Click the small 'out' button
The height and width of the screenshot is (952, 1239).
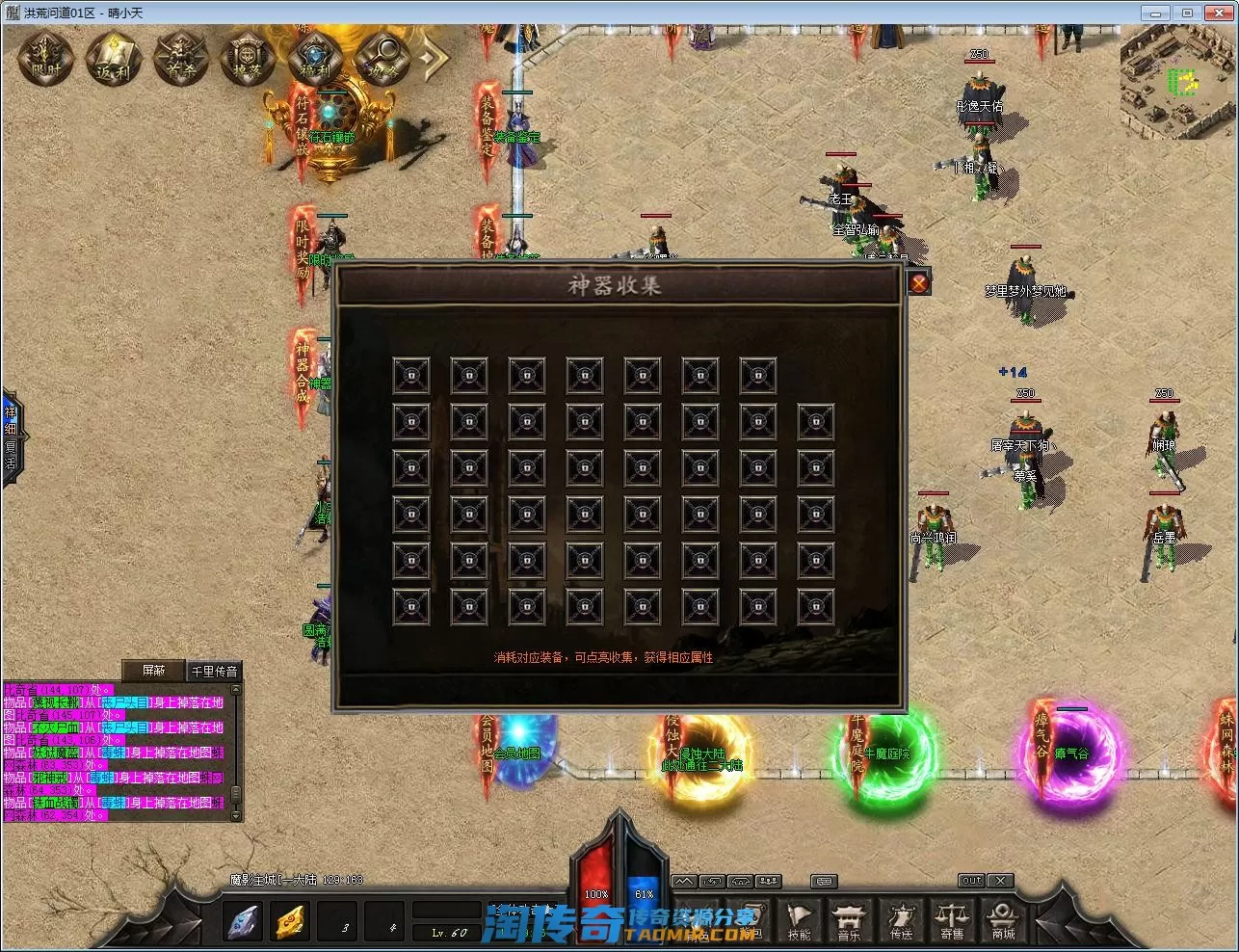(x=971, y=880)
